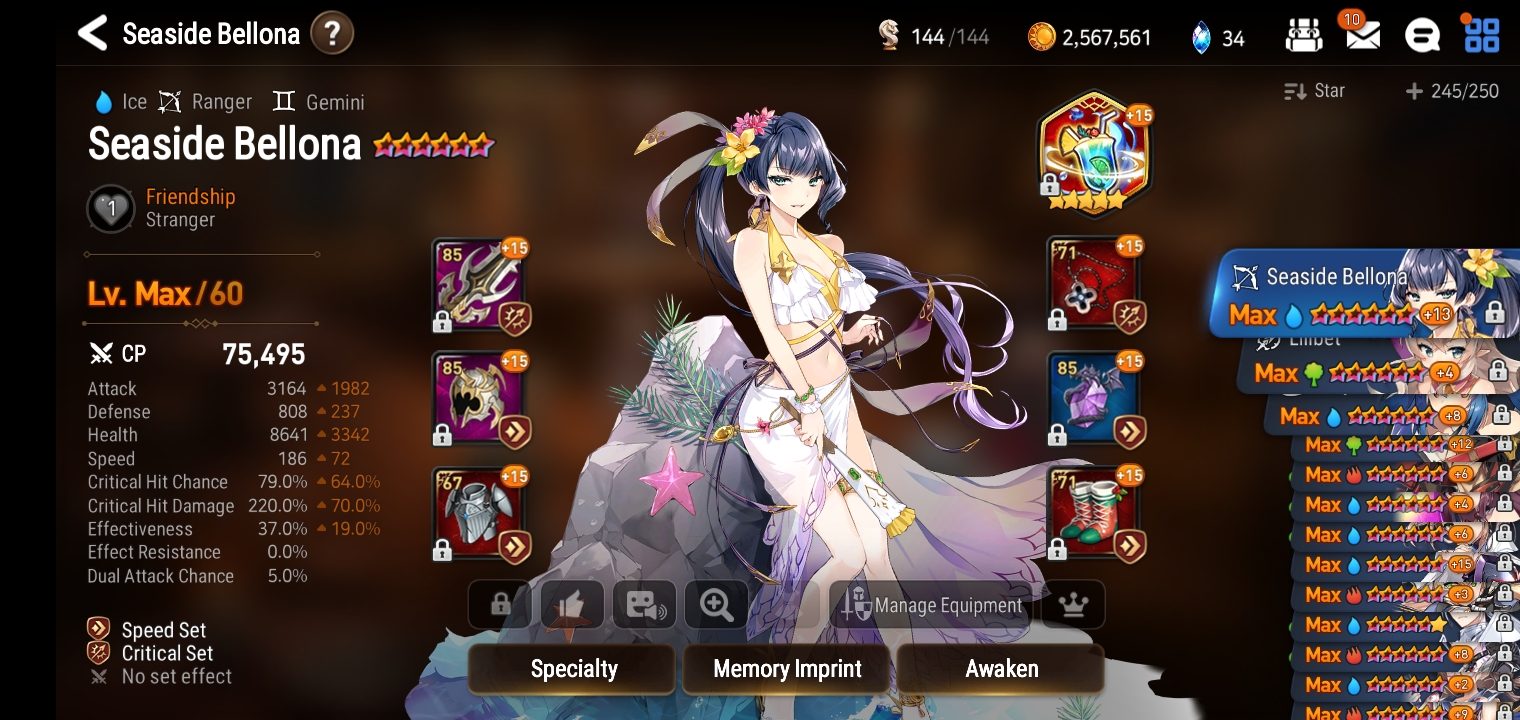Go back using the arrow beside Seaside Bellona
The height and width of the screenshot is (720, 1520).
point(92,34)
